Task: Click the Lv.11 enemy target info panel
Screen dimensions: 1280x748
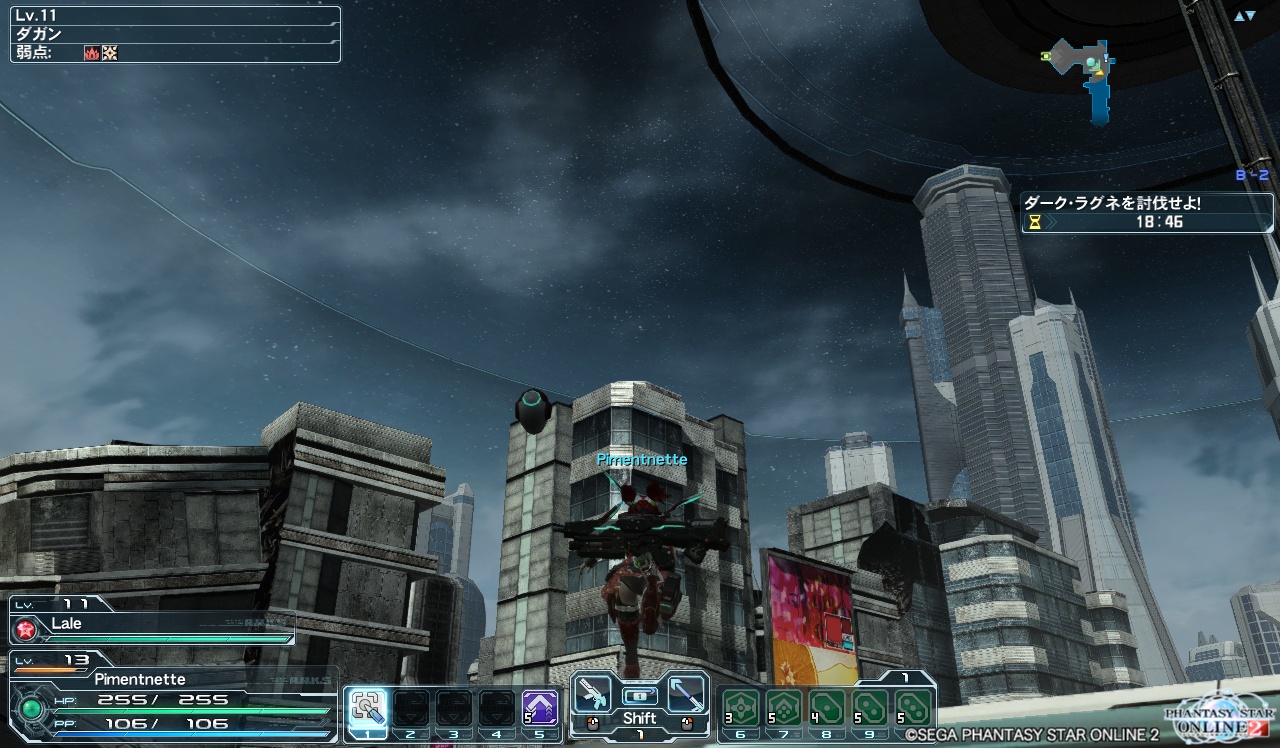Action: [175, 34]
